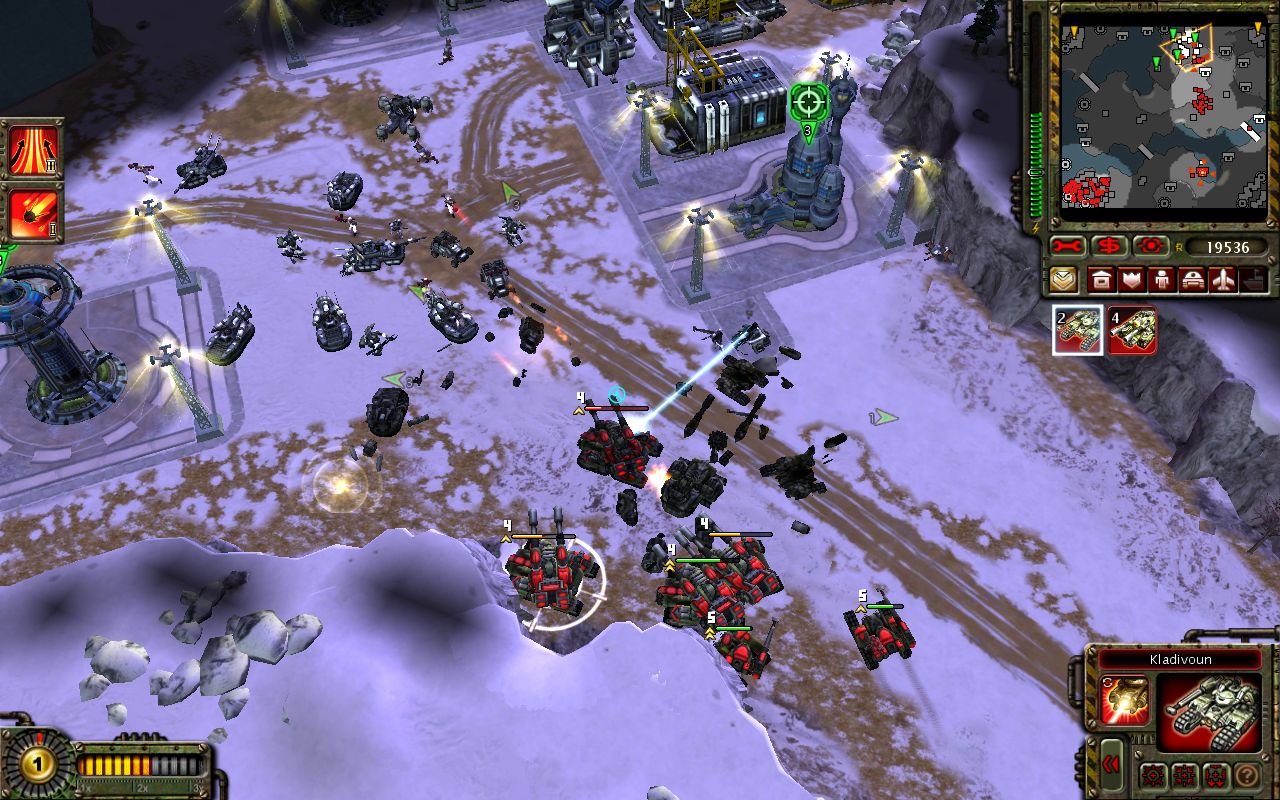
Task: Select the Apocalypse Tank group of four
Action: click(1132, 331)
